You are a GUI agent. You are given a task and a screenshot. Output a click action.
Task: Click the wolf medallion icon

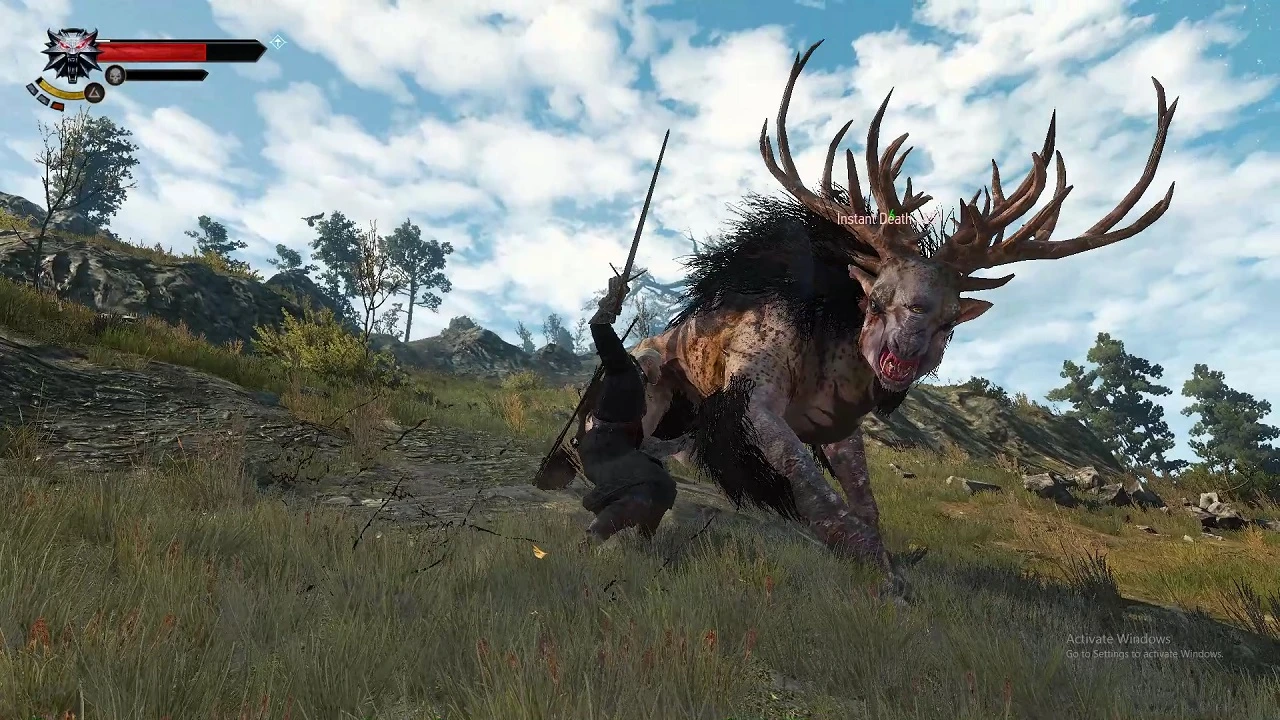coord(71,53)
